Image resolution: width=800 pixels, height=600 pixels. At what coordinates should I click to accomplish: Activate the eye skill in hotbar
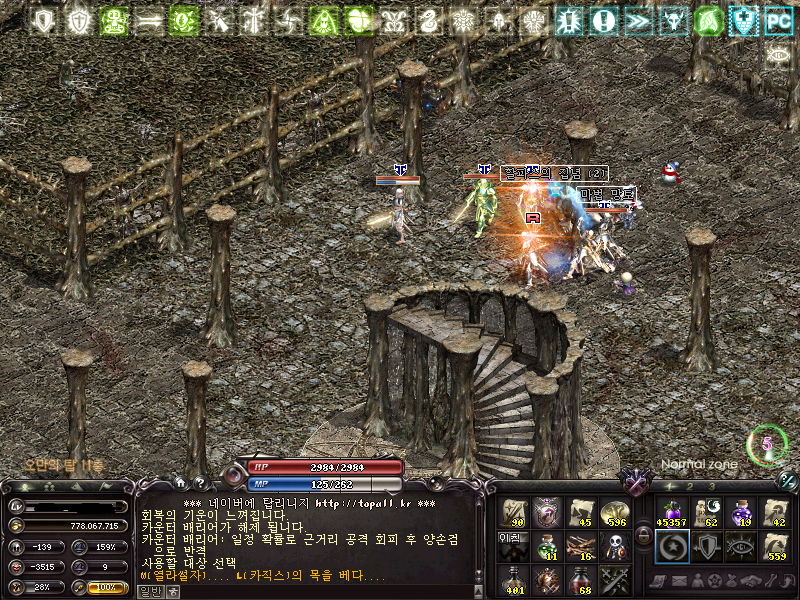pyautogui.click(x=741, y=546)
